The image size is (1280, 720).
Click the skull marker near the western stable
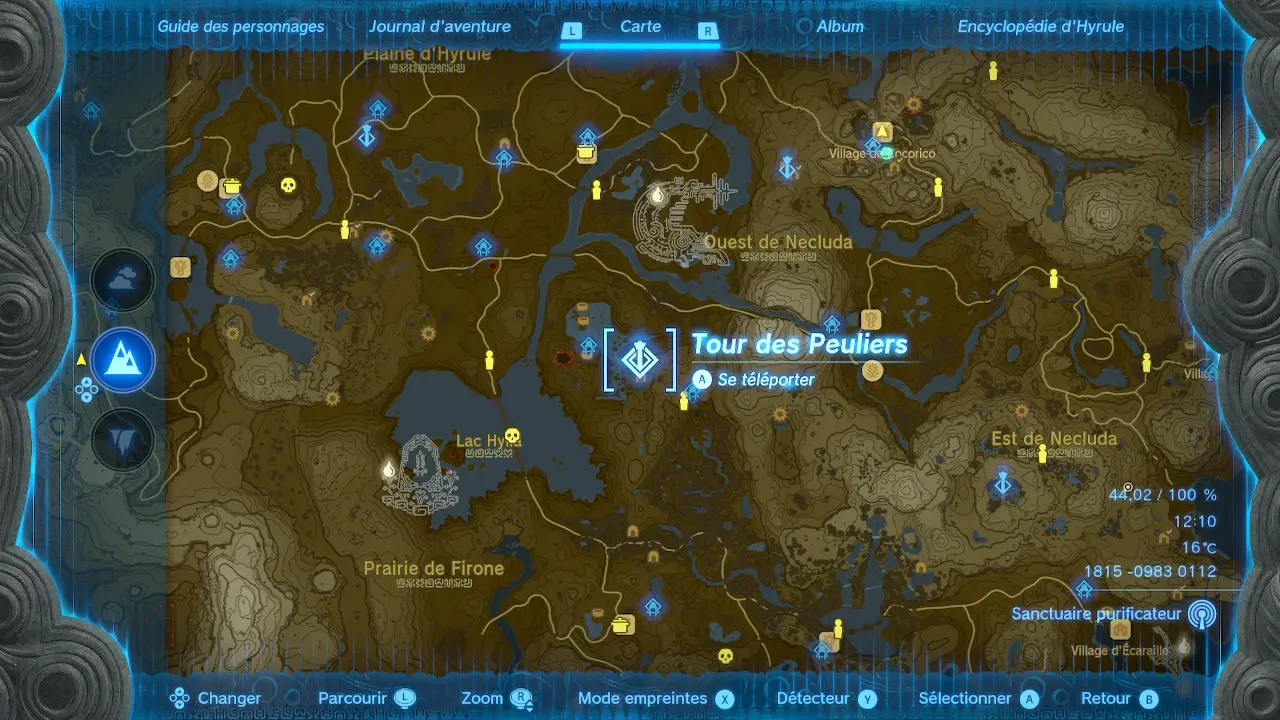[288, 185]
